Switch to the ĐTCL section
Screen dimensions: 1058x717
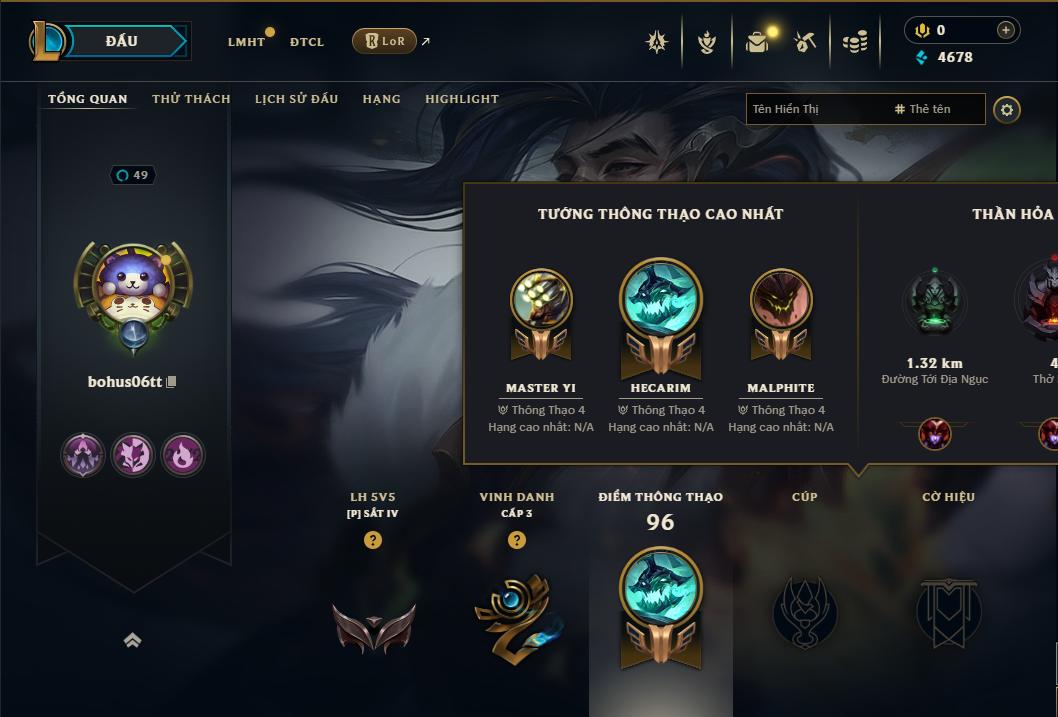307,42
